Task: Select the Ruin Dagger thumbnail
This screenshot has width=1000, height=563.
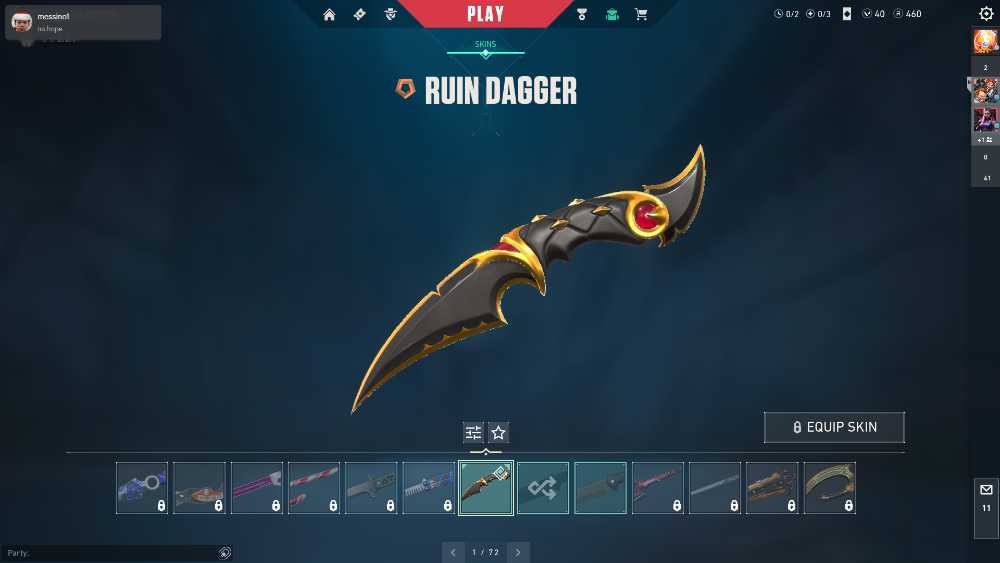Action: tap(486, 488)
